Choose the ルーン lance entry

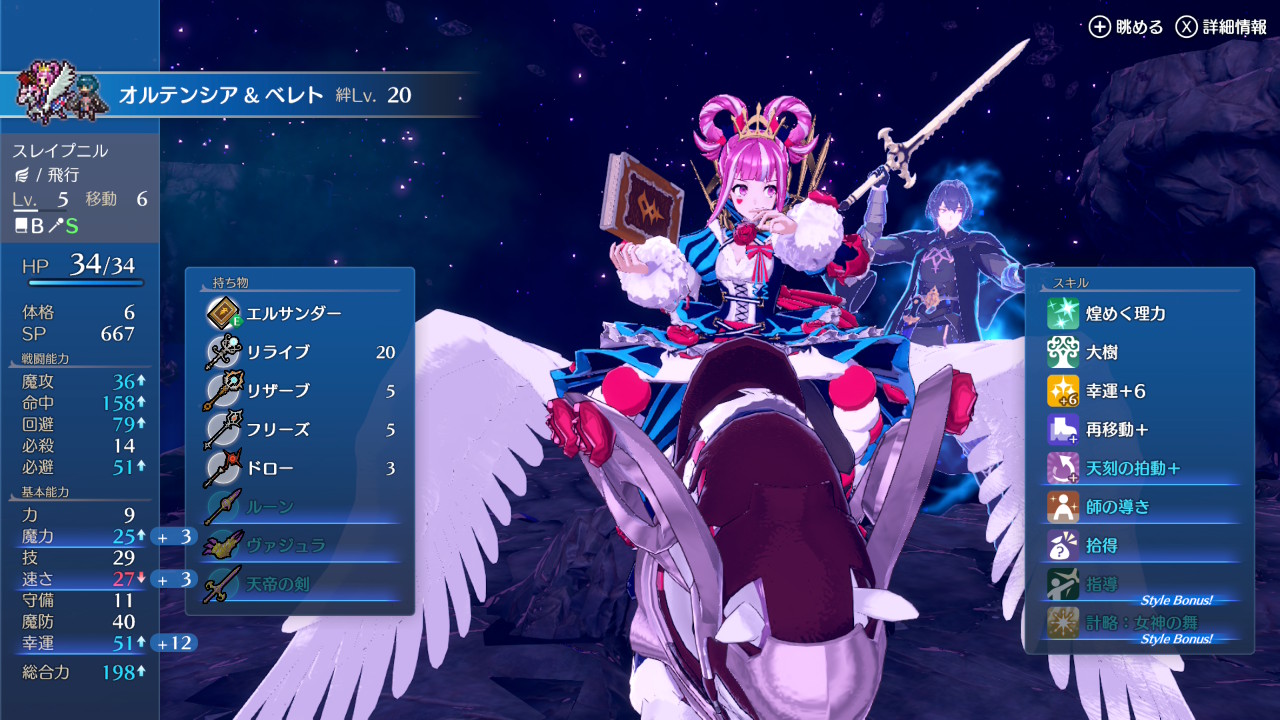pyautogui.click(x=300, y=507)
